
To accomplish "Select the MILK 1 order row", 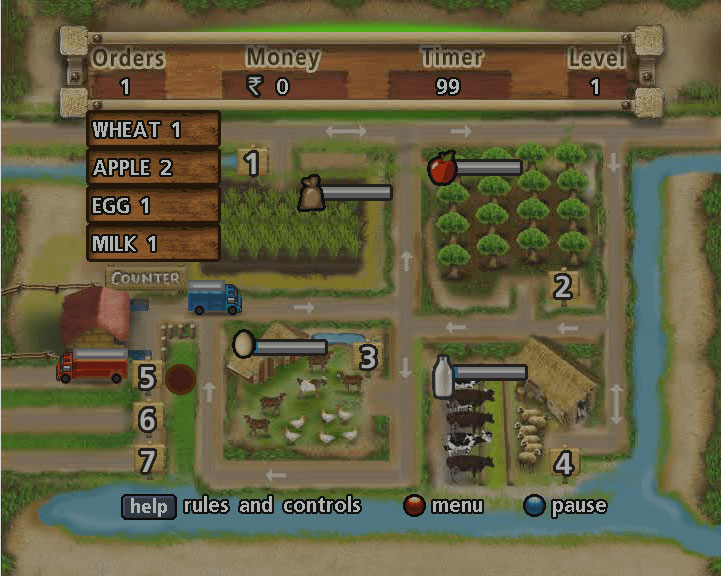I will point(154,243).
